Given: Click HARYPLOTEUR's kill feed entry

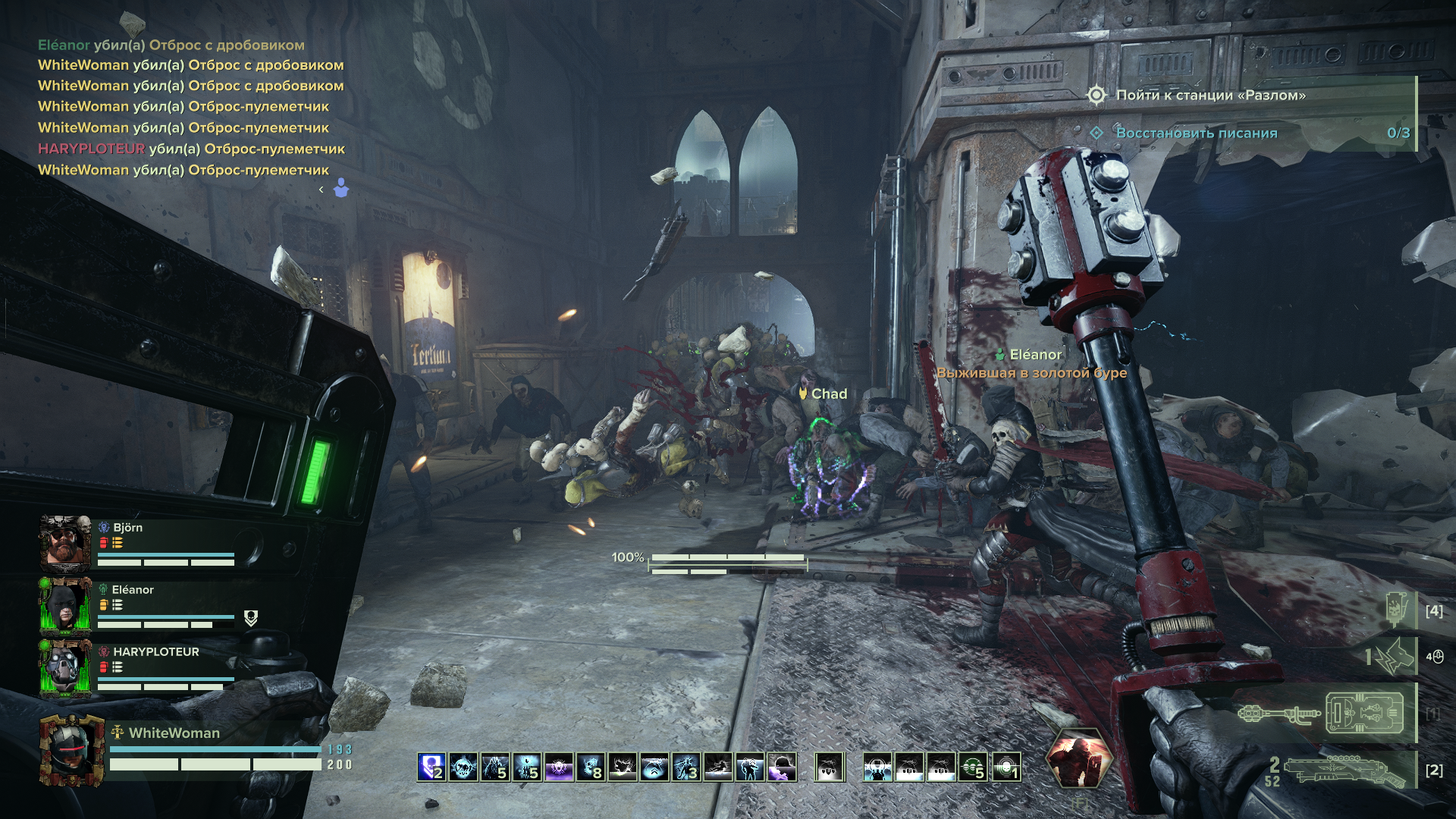Looking at the screenshot, I should point(191,149).
